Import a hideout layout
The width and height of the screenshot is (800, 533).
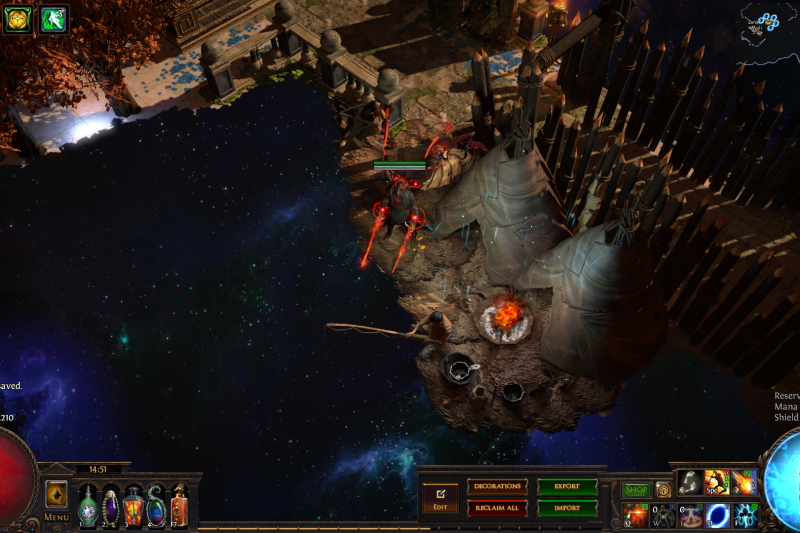(x=567, y=508)
